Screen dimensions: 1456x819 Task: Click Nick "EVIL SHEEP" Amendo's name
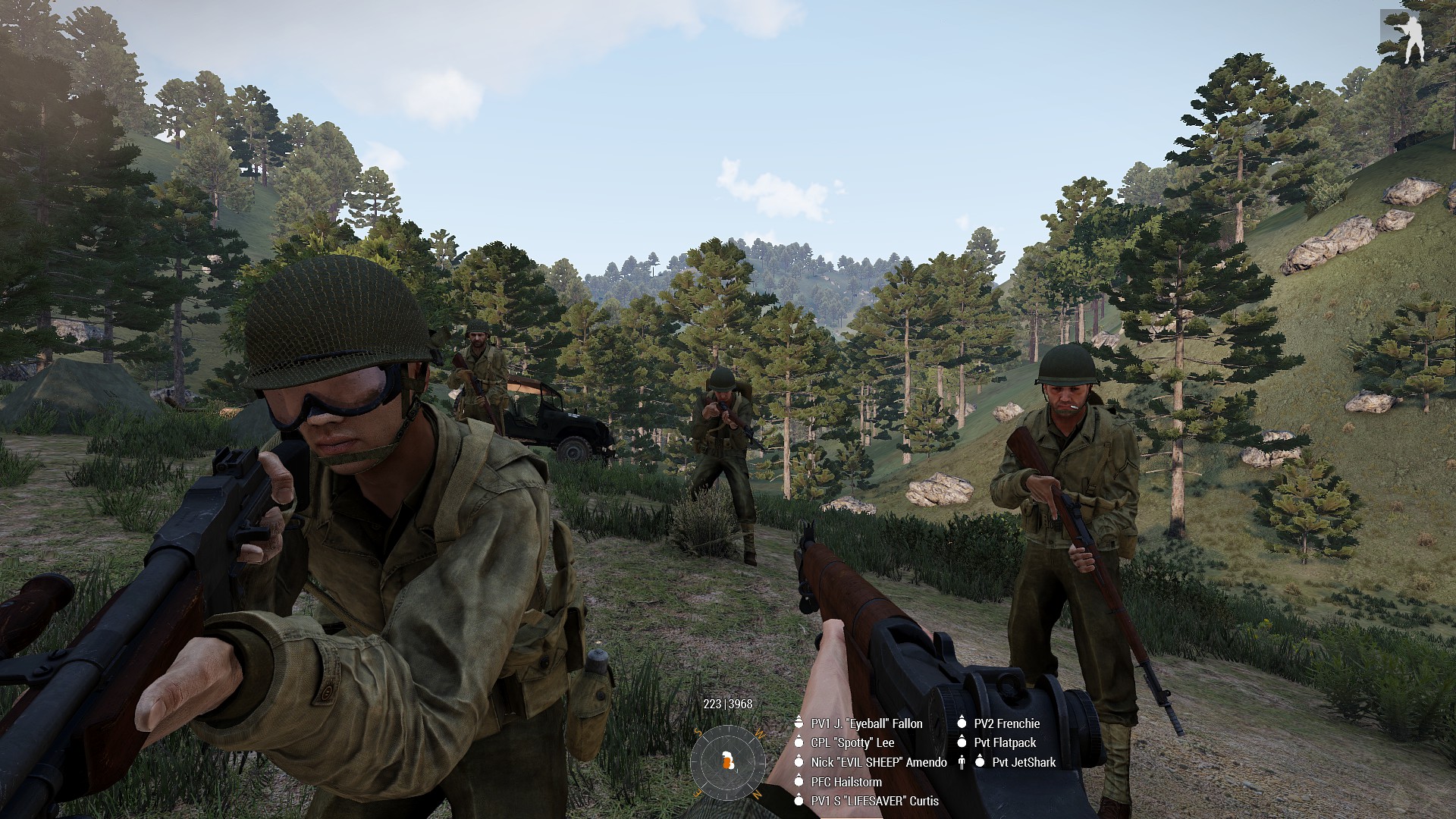tap(878, 762)
